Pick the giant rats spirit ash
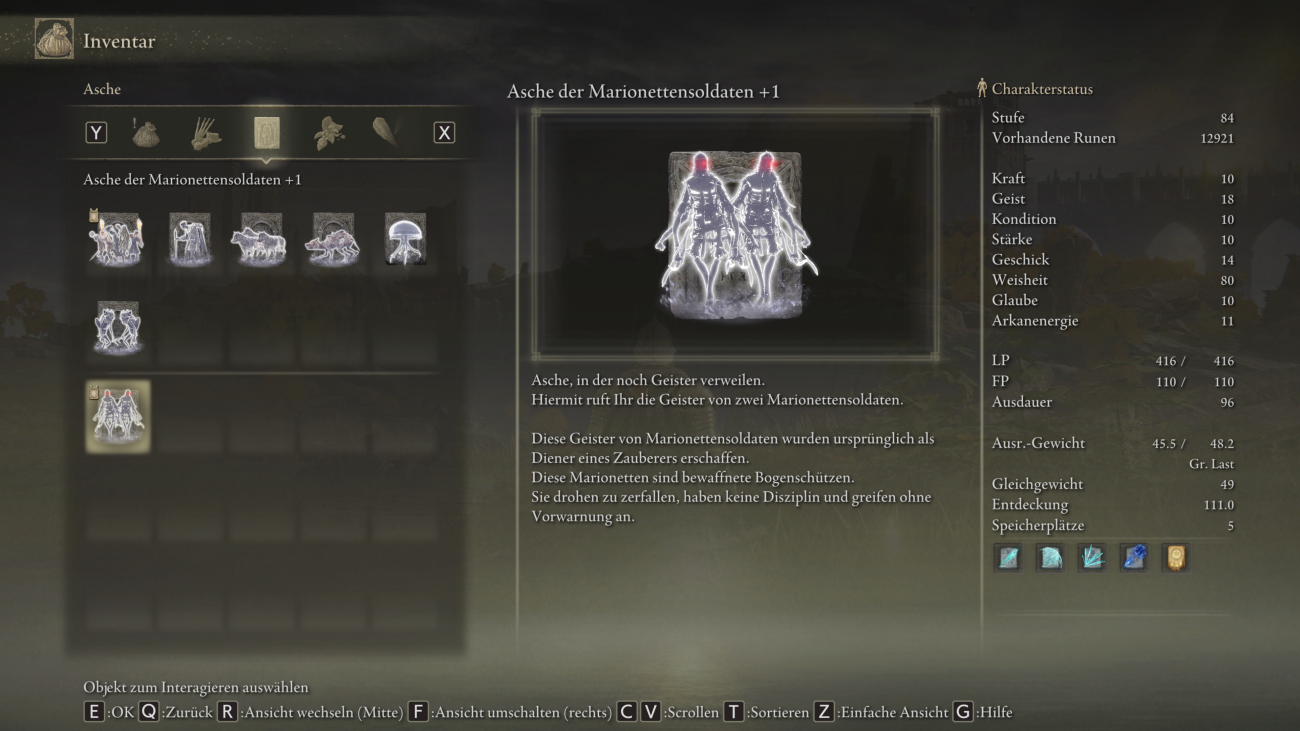 pyautogui.click(x=332, y=239)
